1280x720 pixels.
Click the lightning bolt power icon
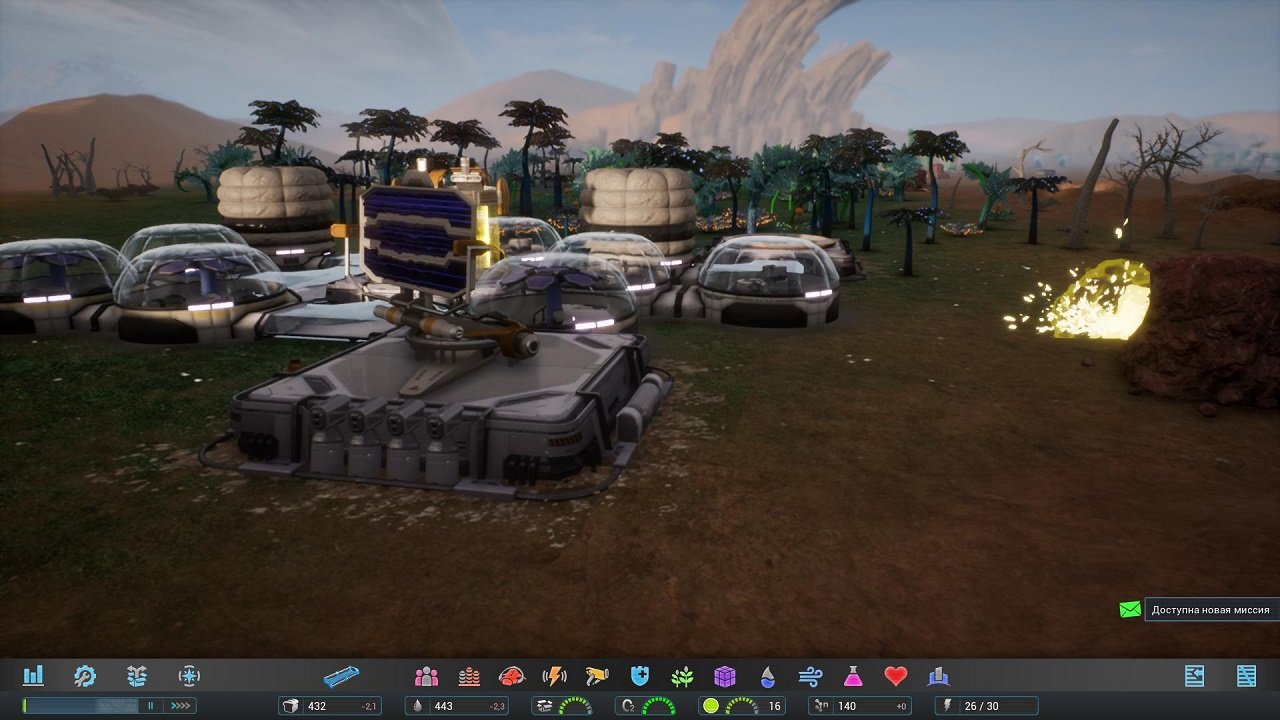(554, 677)
